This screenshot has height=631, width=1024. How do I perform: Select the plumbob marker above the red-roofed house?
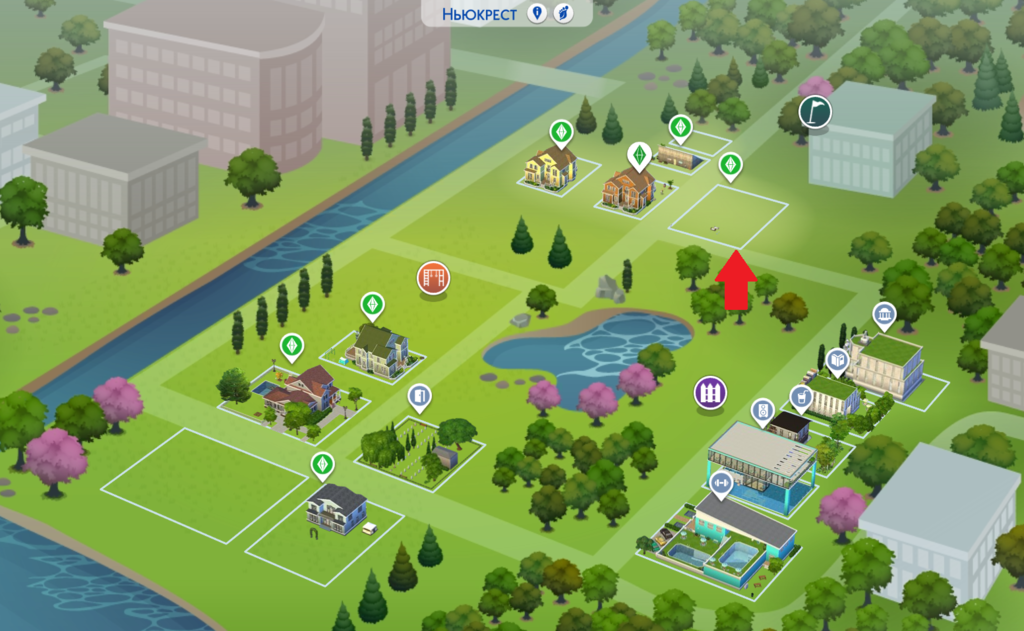[x=291, y=344]
